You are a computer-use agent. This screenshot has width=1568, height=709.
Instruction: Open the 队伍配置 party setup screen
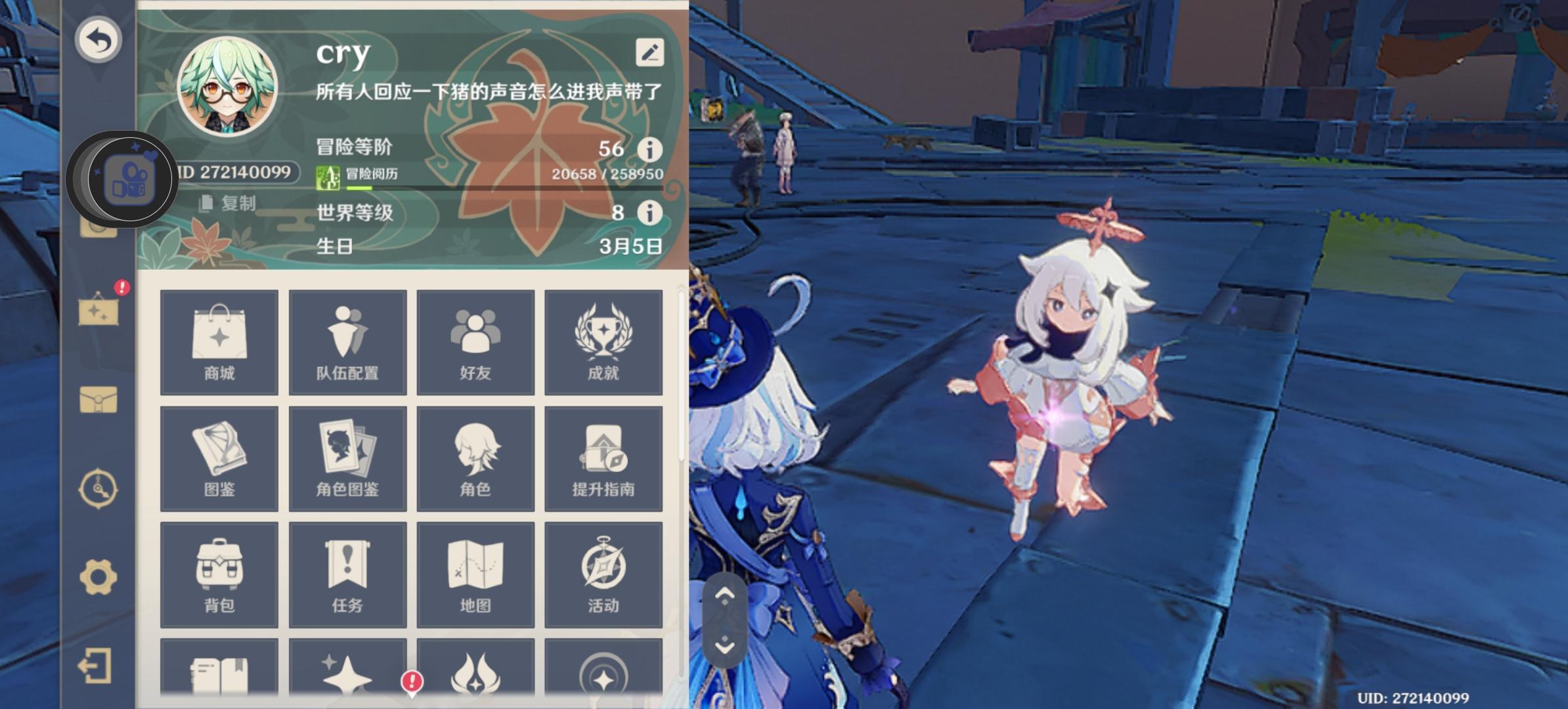347,341
